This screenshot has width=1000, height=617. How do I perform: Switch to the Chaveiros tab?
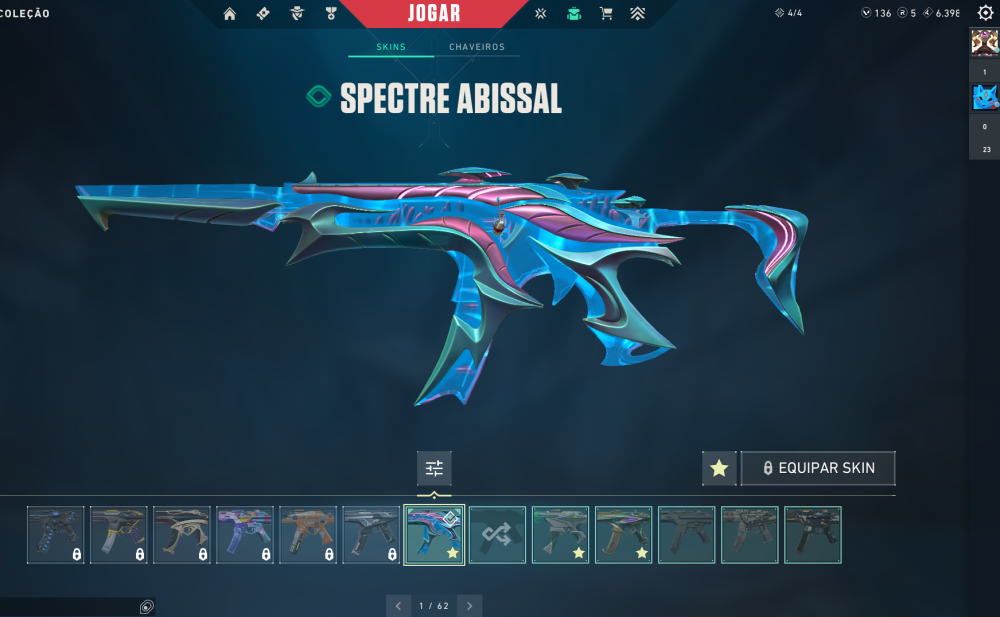pyautogui.click(x=477, y=47)
